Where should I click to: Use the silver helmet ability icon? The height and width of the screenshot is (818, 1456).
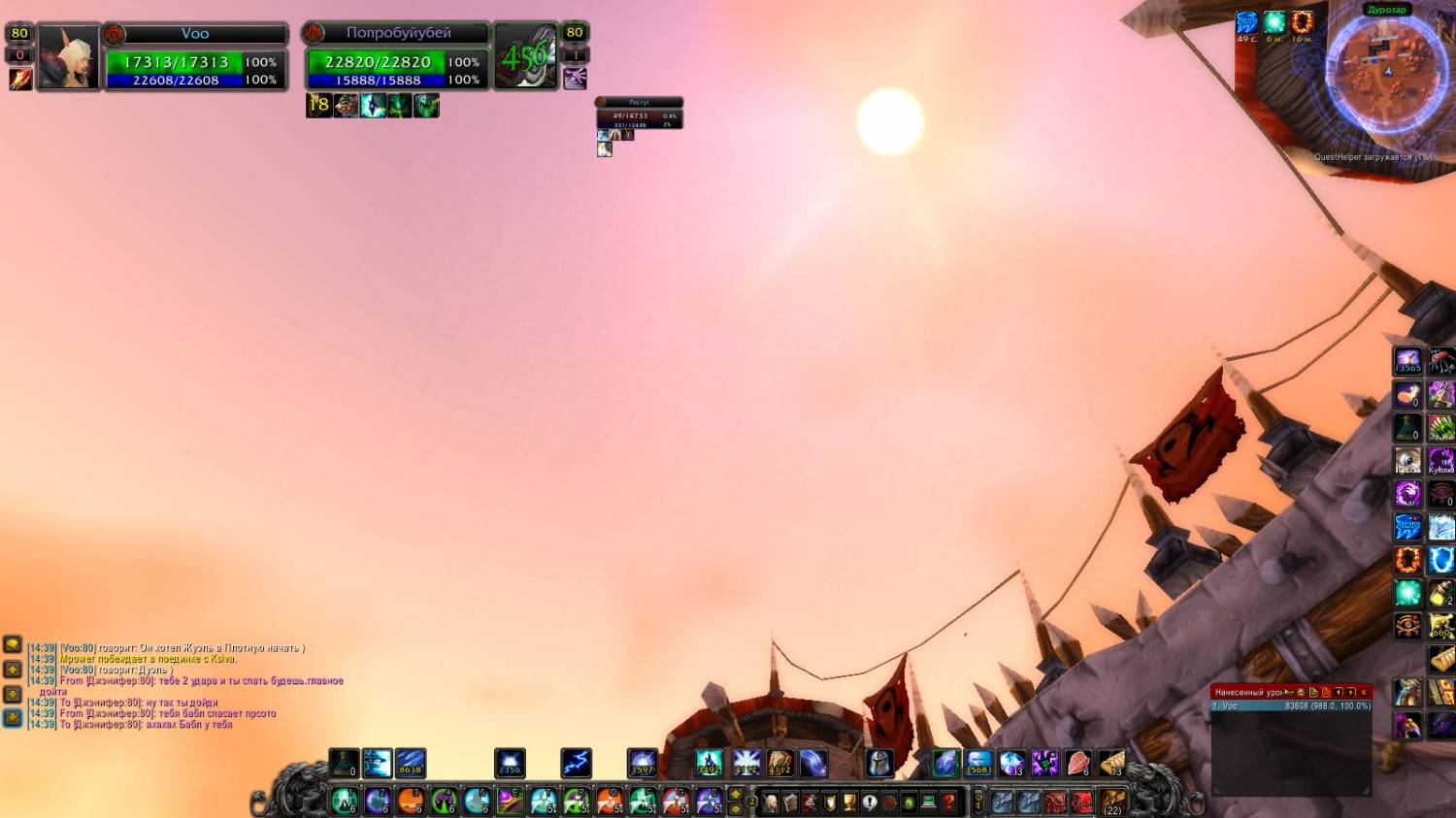click(879, 764)
